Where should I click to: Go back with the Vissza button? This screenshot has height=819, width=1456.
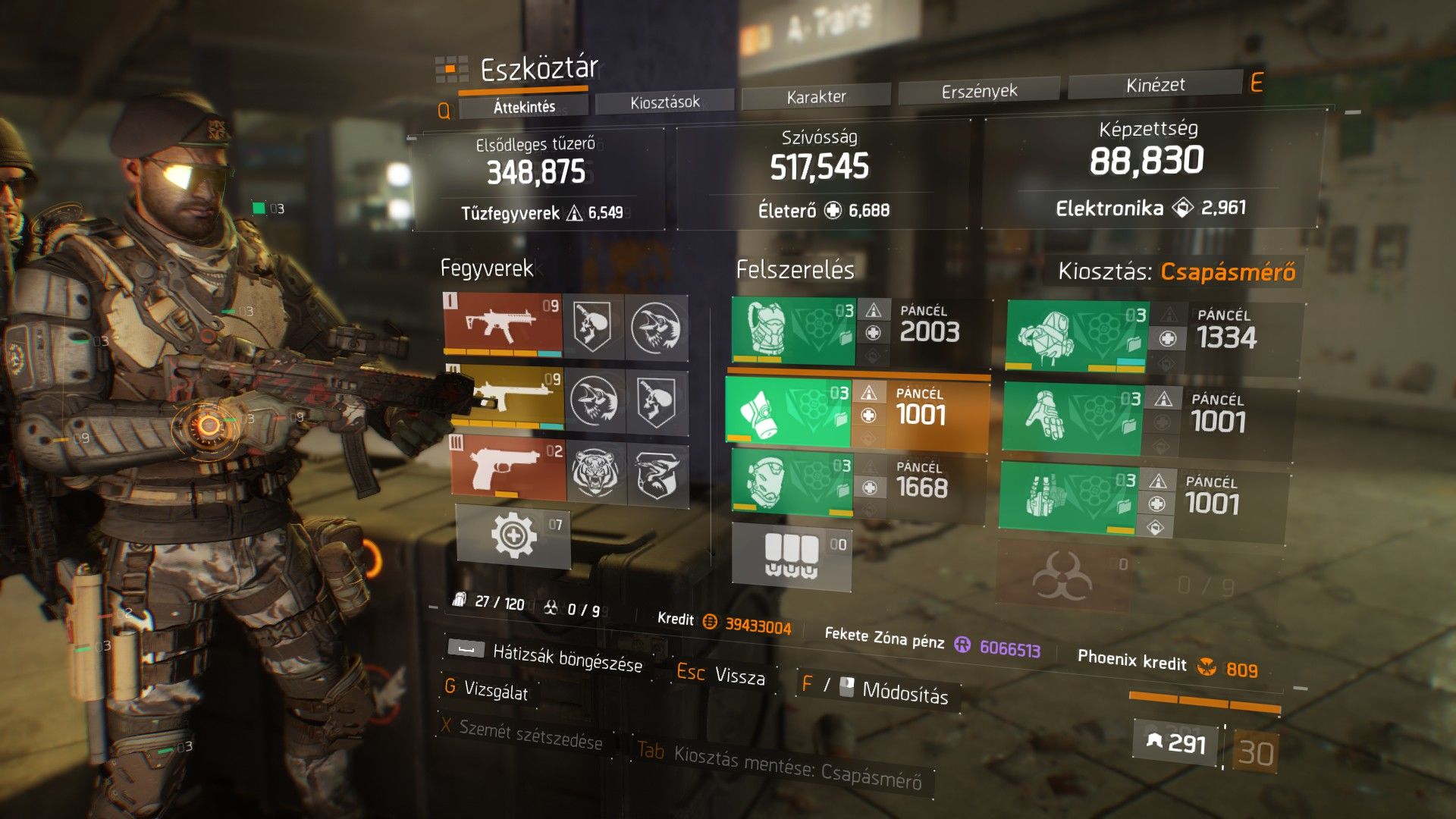point(739,676)
